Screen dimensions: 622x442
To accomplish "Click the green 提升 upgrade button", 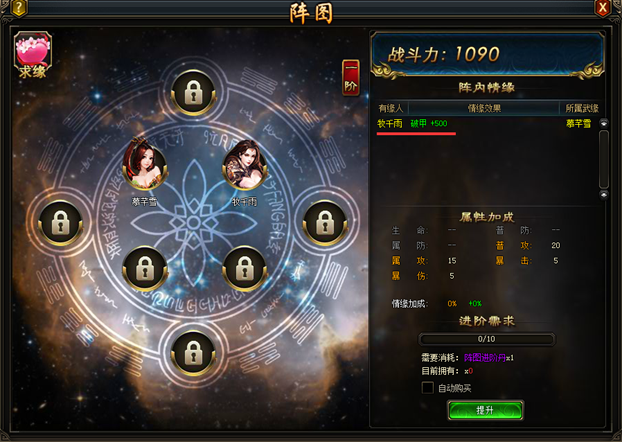I will point(485,410).
